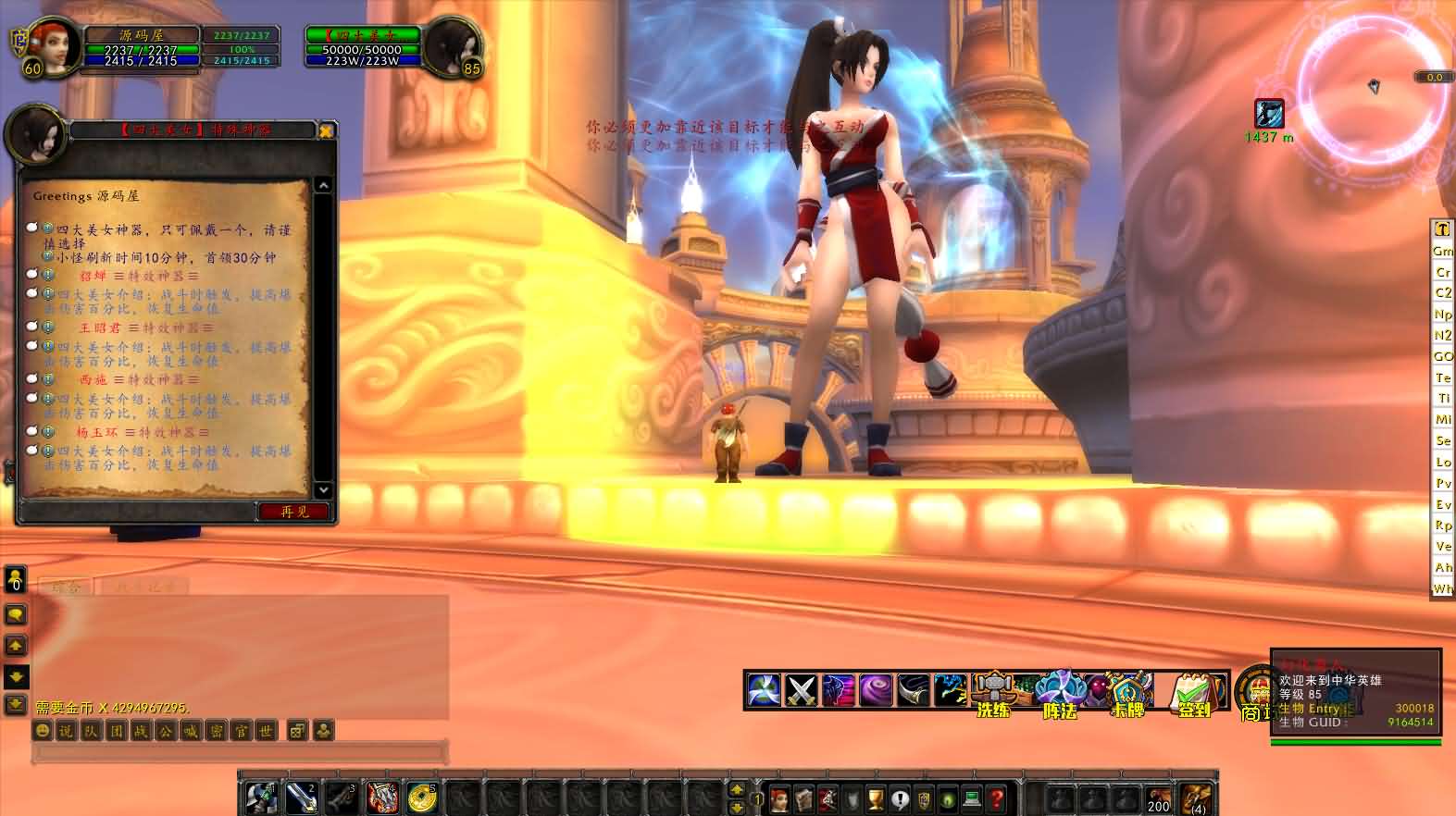Viewport: 1456px width, 816px height.
Task: Select the 说 say chat channel button
Action: point(66,731)
